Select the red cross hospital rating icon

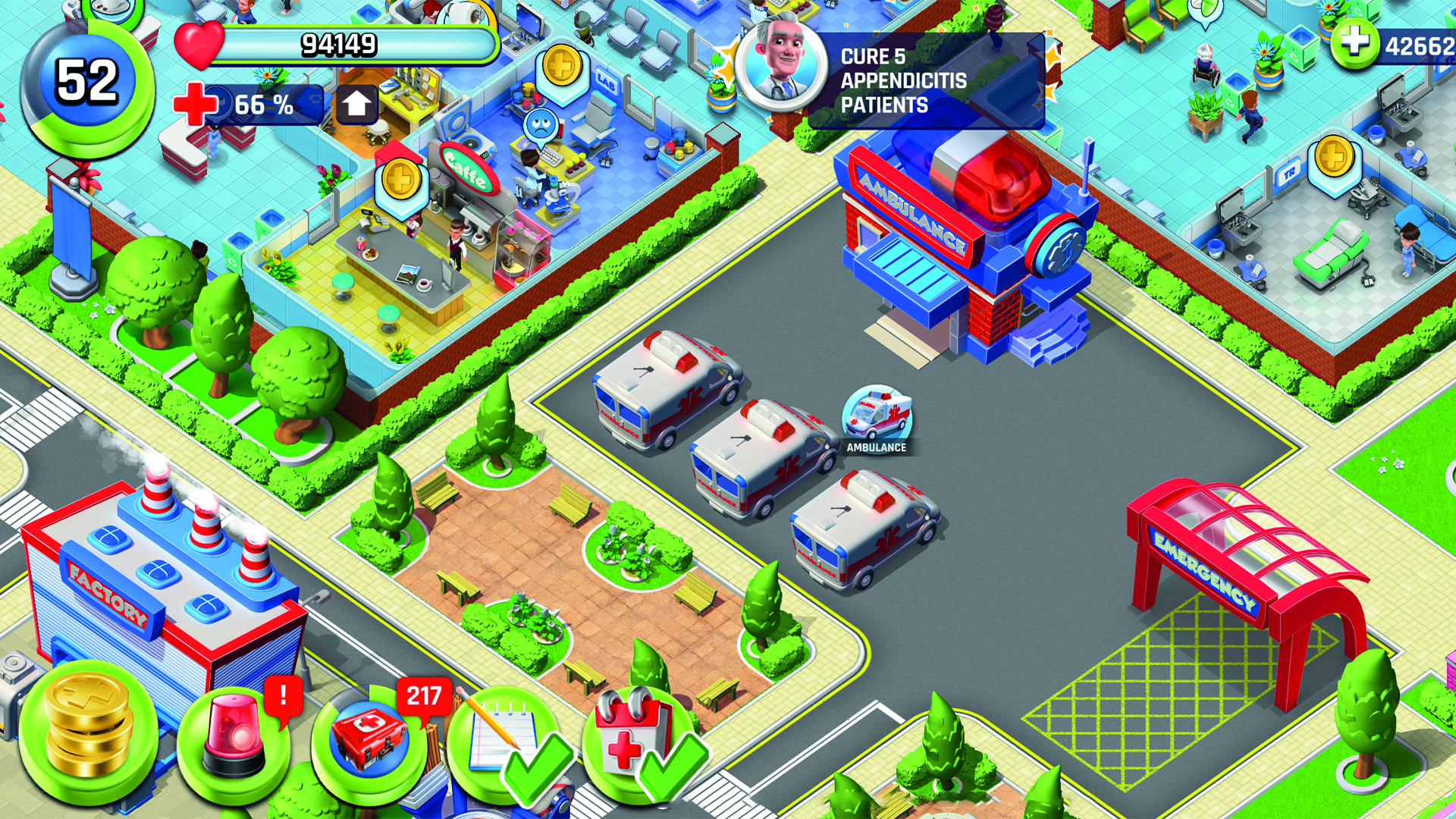tap(195, 105)
